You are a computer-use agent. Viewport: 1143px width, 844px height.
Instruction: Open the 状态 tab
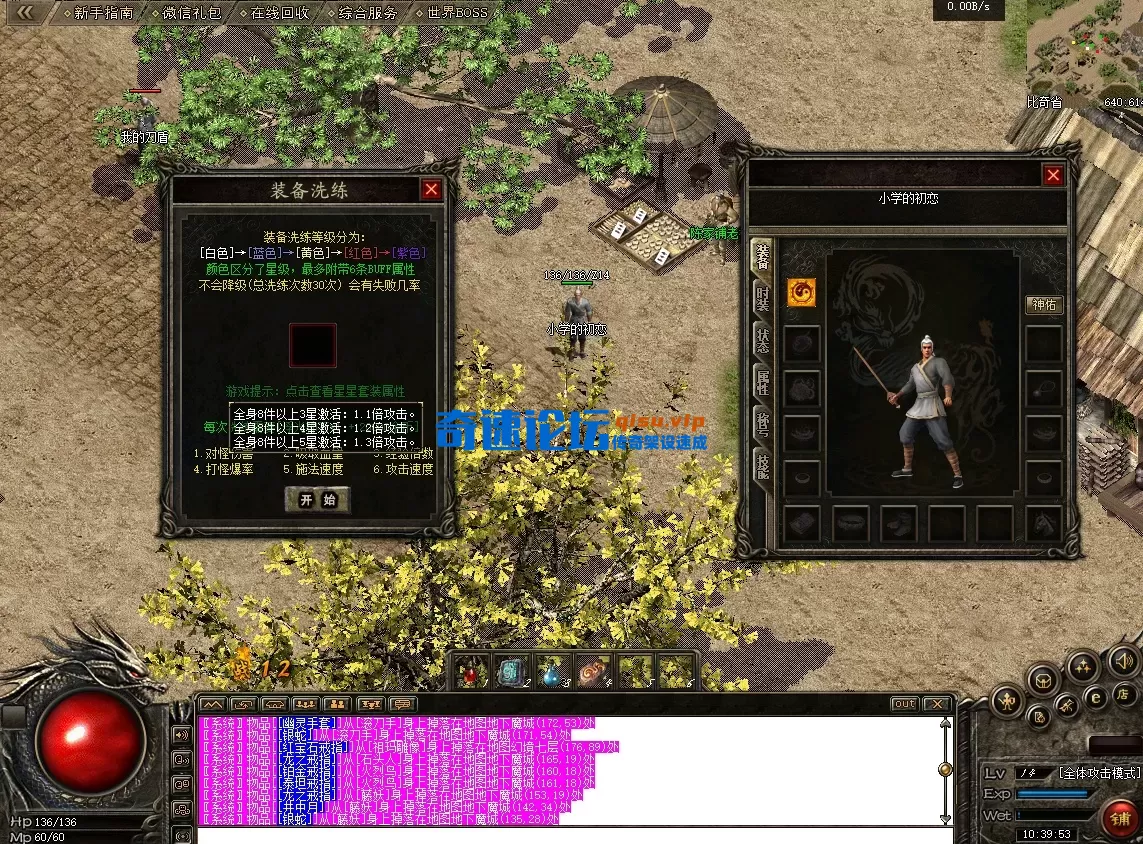tap(763, 338)
